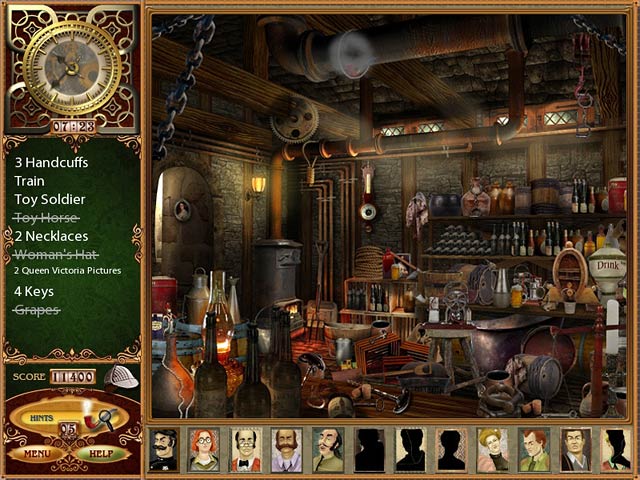
Task: Click the deerstalker hat icon beside the score
Action: click(120, 376)
